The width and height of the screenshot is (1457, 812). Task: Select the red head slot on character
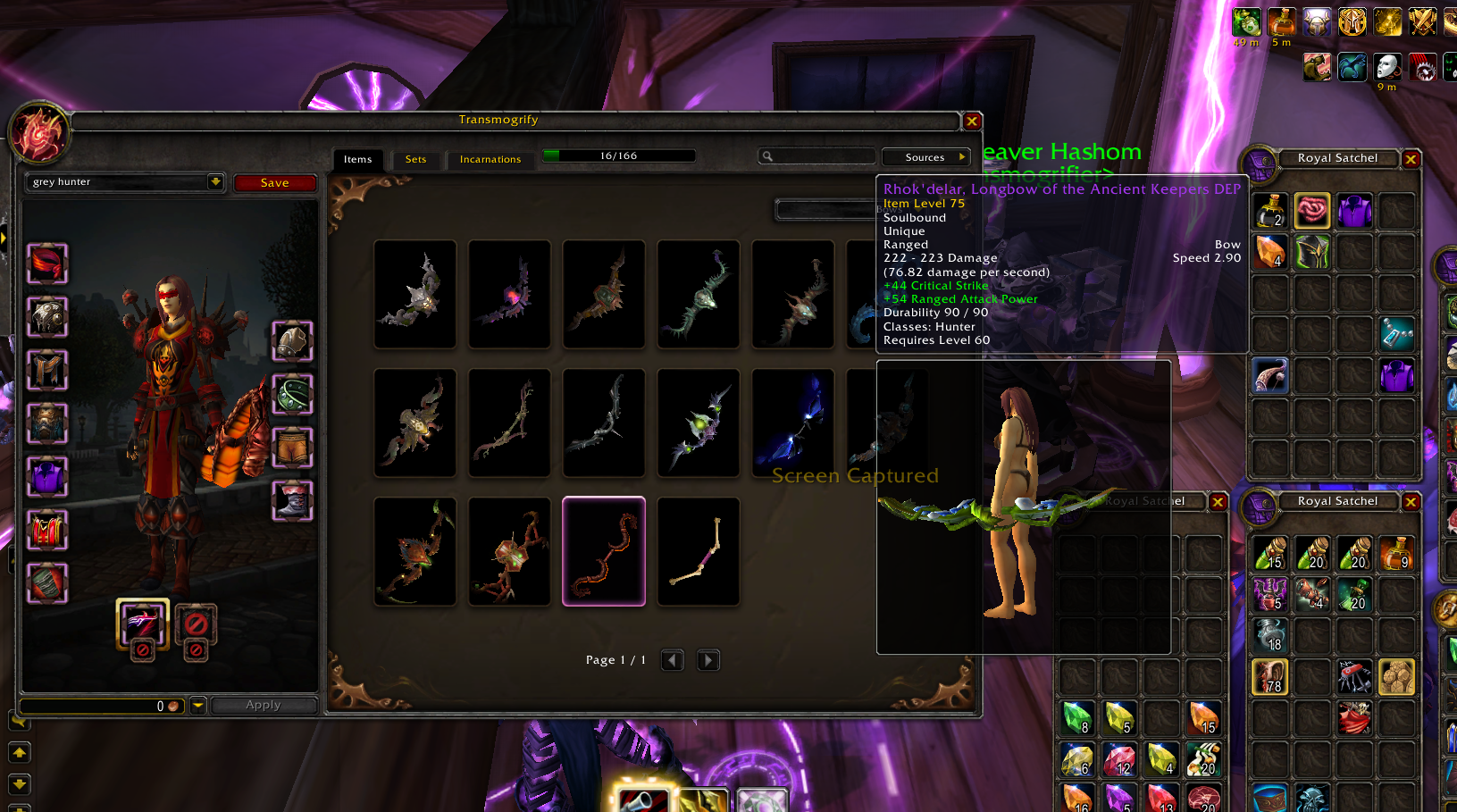click(47, 264)
